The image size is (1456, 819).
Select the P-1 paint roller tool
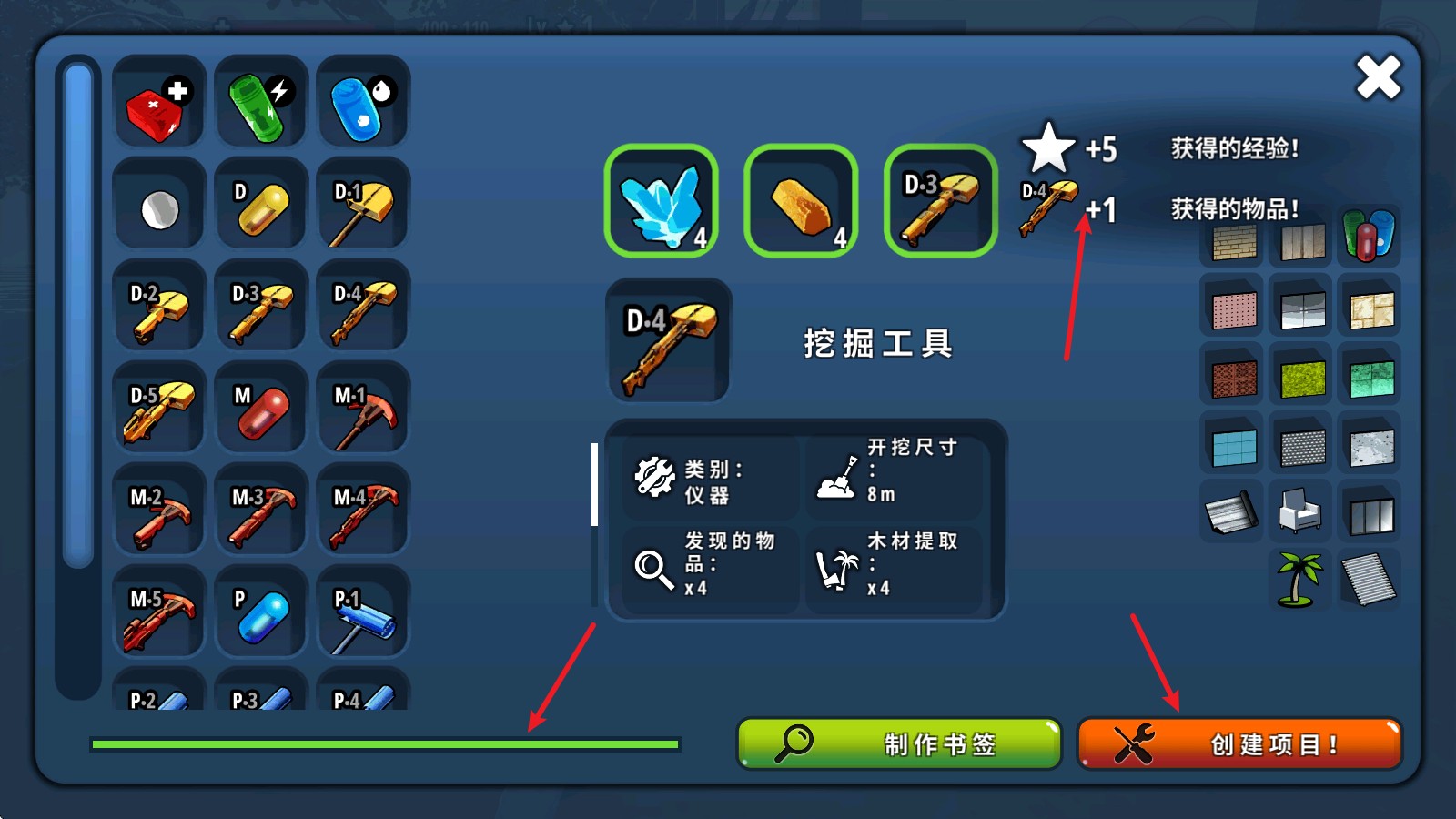[362, 611]
